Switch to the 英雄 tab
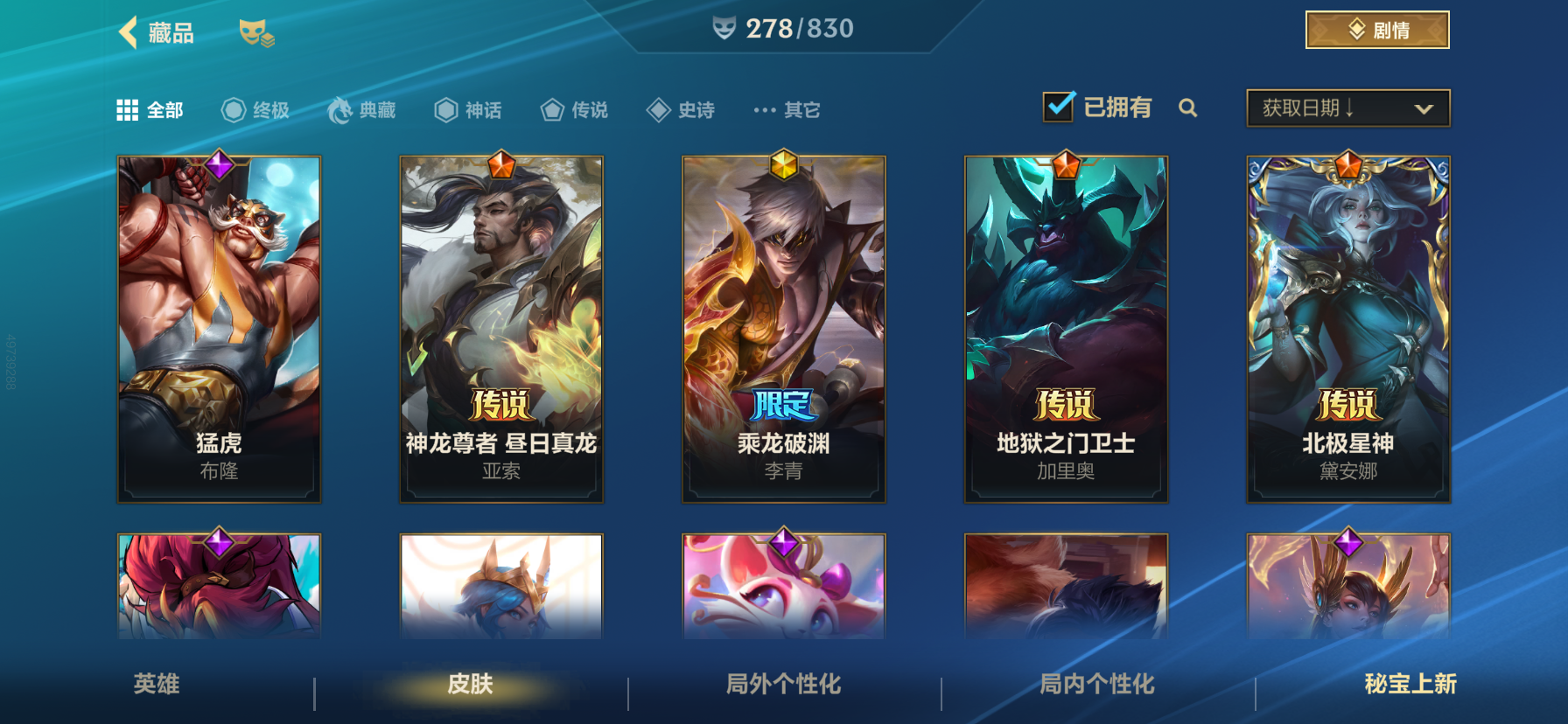Viewport: 1568px width, 724px height. pos(158,686)
